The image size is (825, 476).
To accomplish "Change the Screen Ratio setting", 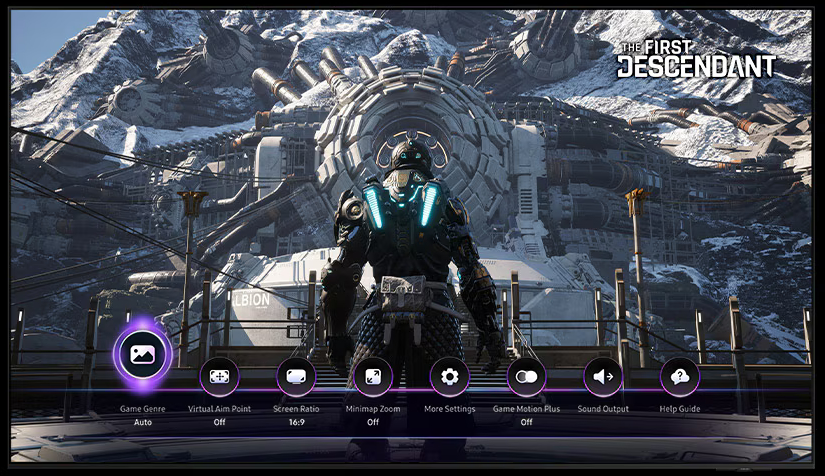I will point(296,377).
